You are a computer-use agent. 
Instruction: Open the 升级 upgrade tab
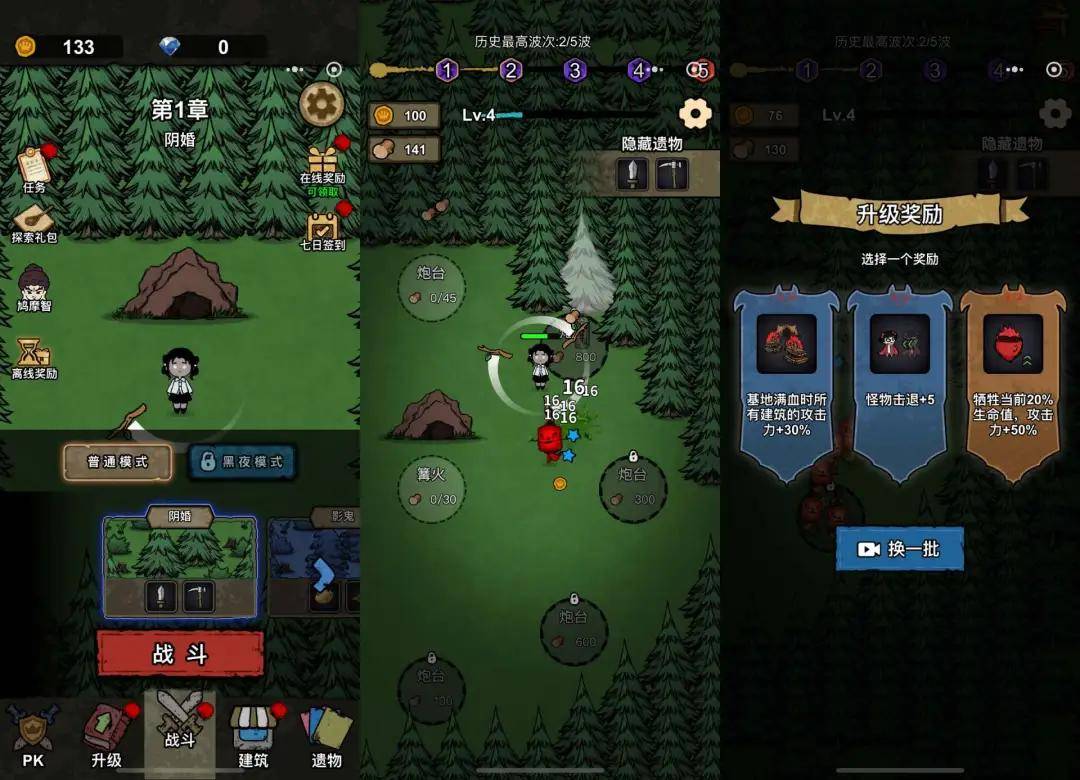click(x=106, y=735)
